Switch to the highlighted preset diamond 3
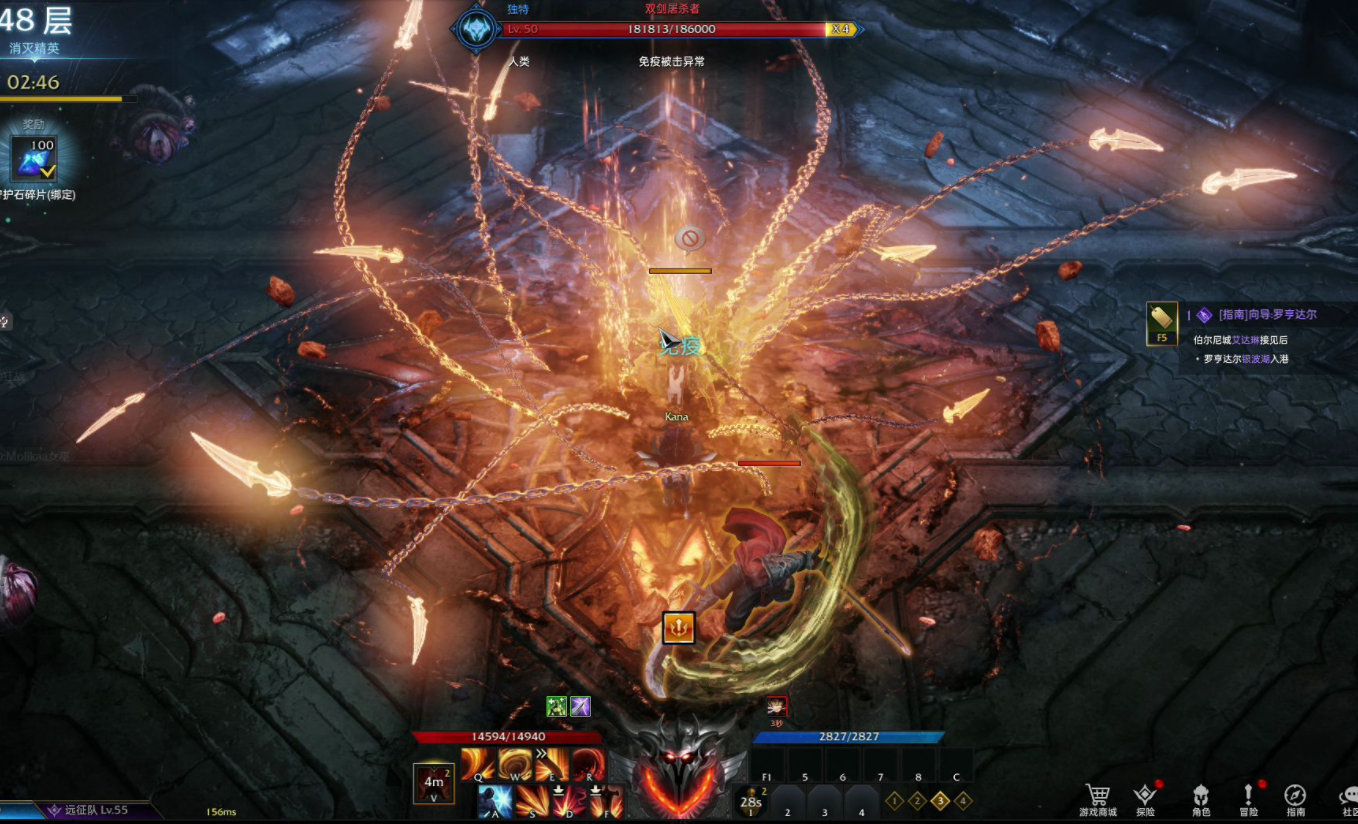Viewport: 1358px width, 824px height. (x=940, y=800)
